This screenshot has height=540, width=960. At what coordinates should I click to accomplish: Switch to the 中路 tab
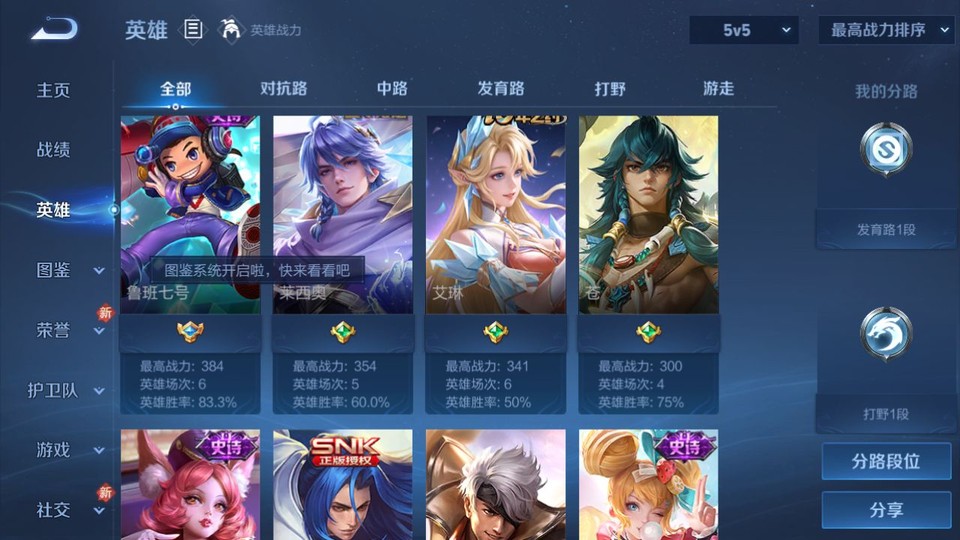pyautogui.click(x=392, y=89)
